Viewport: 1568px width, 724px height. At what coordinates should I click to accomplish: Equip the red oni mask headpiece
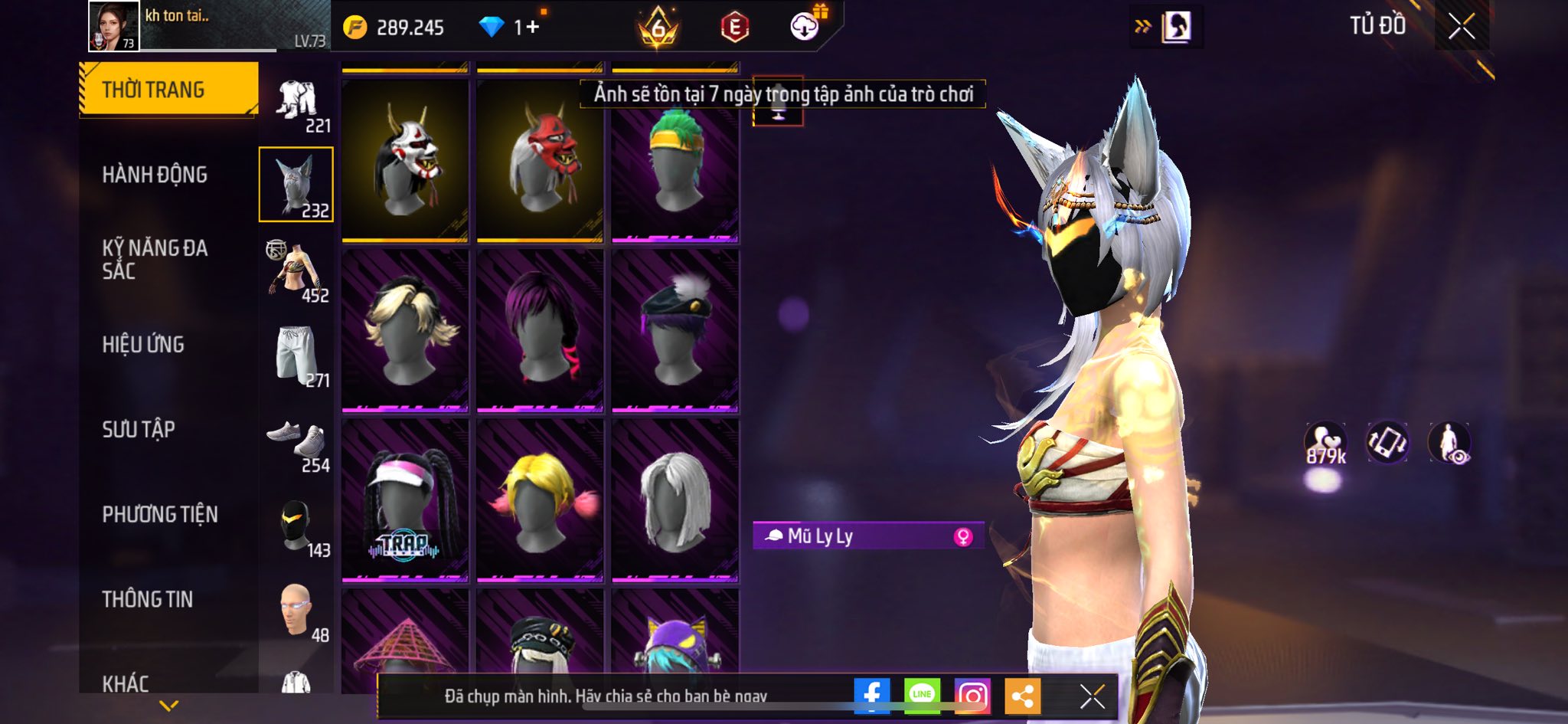point(540,161)
